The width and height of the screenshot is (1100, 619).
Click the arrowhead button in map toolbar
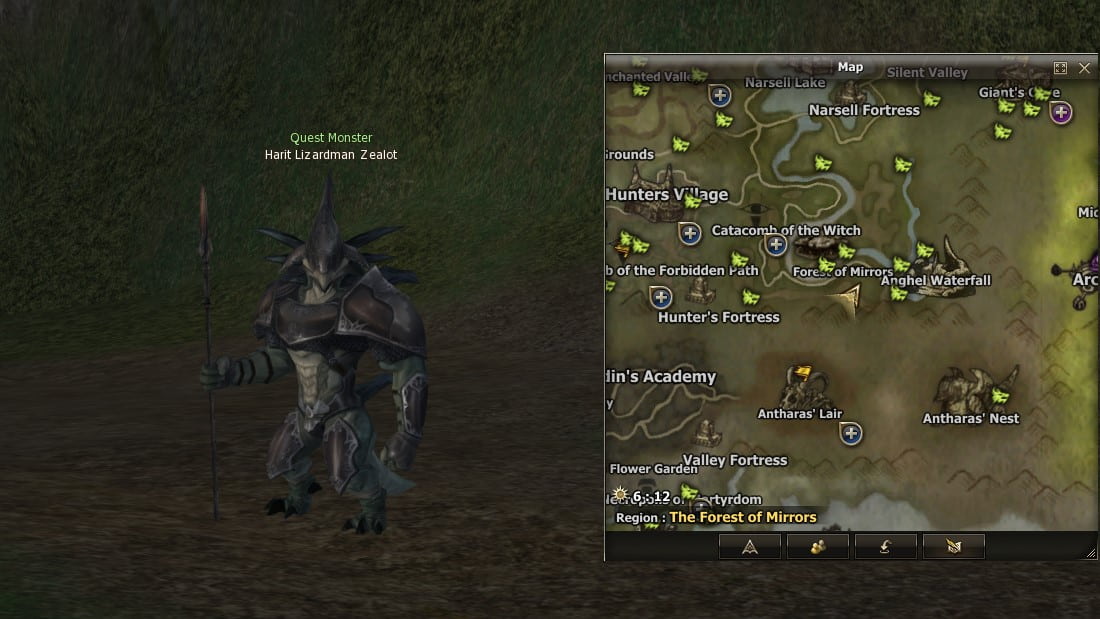pos(750,546)
